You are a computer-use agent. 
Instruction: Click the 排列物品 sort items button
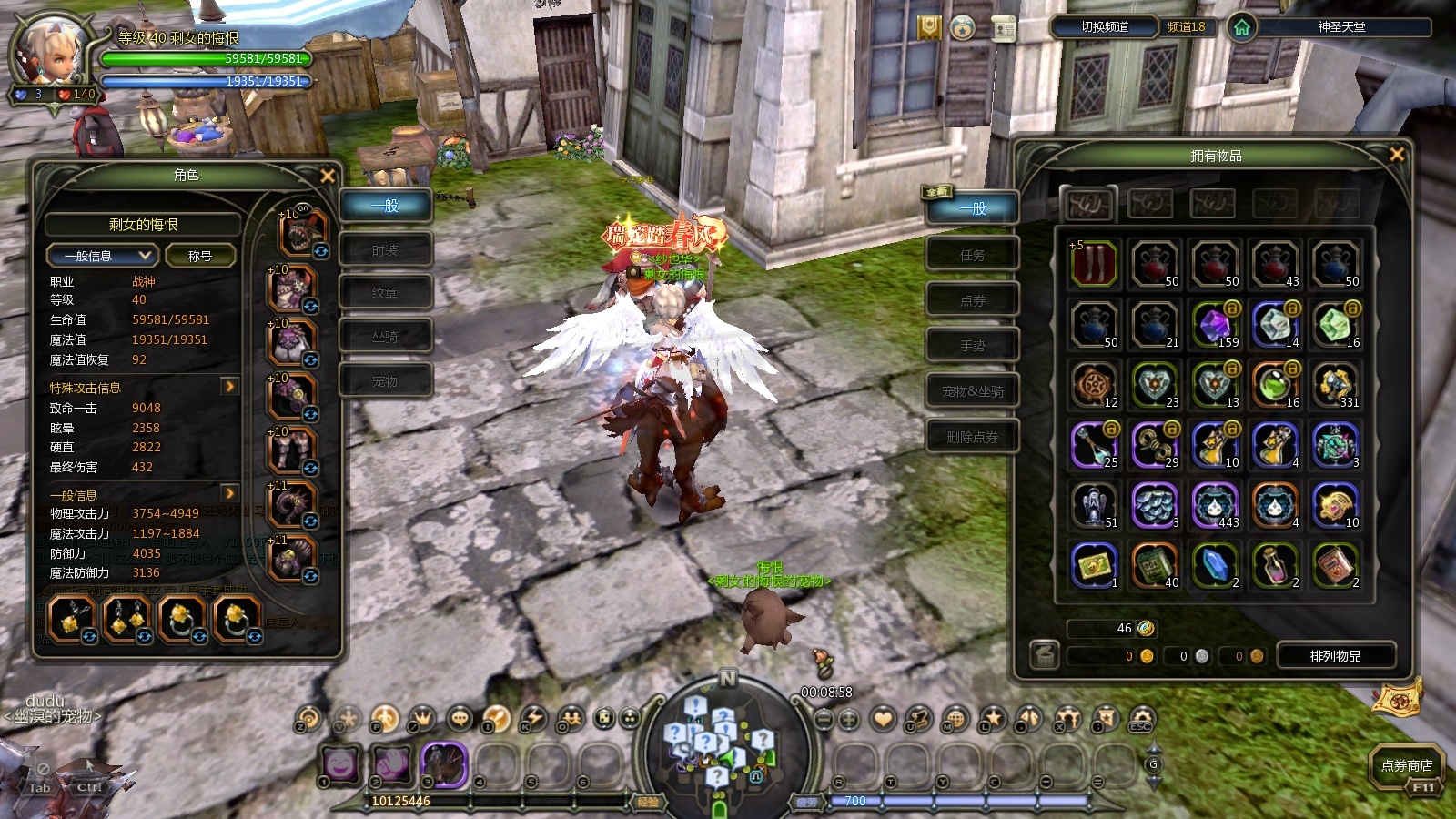tap(1335, 656)
